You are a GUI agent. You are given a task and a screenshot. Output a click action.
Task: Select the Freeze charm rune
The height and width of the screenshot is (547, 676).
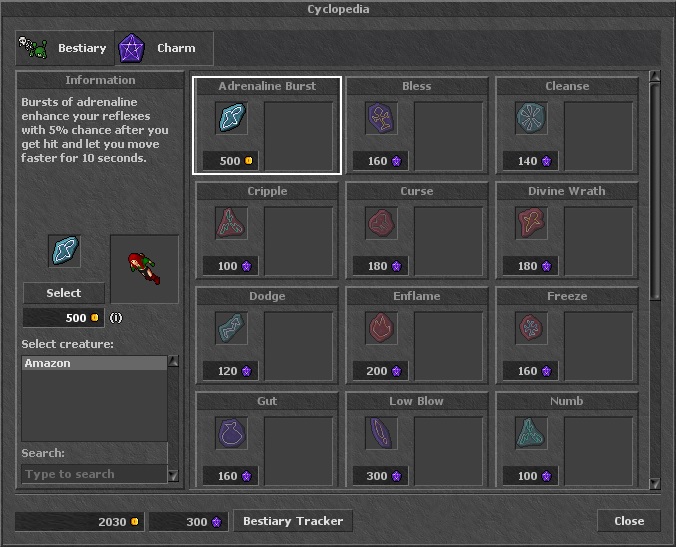(x=531, y=328)
